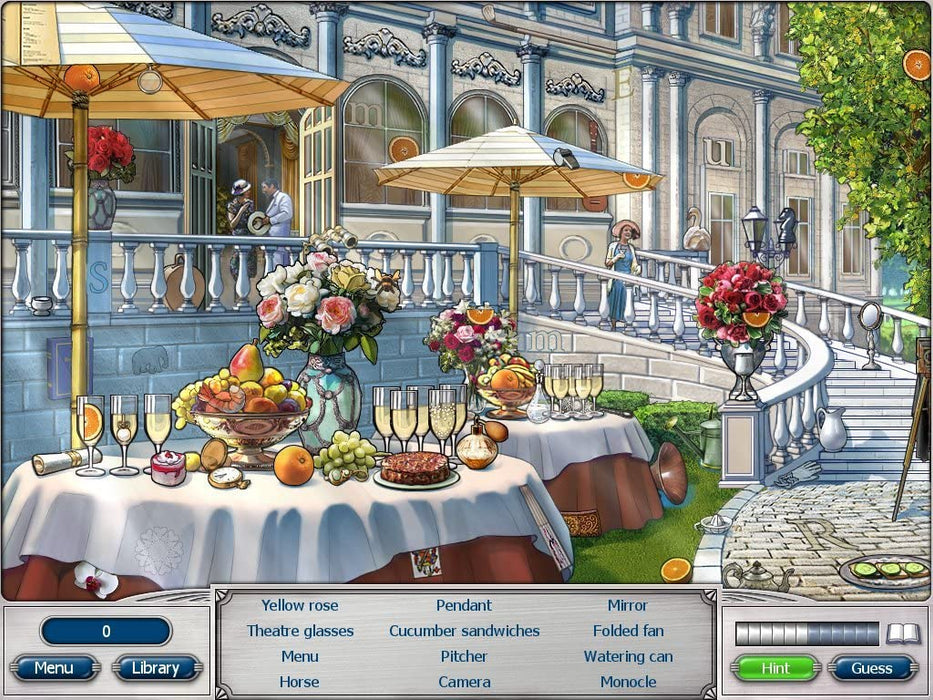Choose 'Folded fan' in the list
This screenshot has height=700, width=933.
628,631
